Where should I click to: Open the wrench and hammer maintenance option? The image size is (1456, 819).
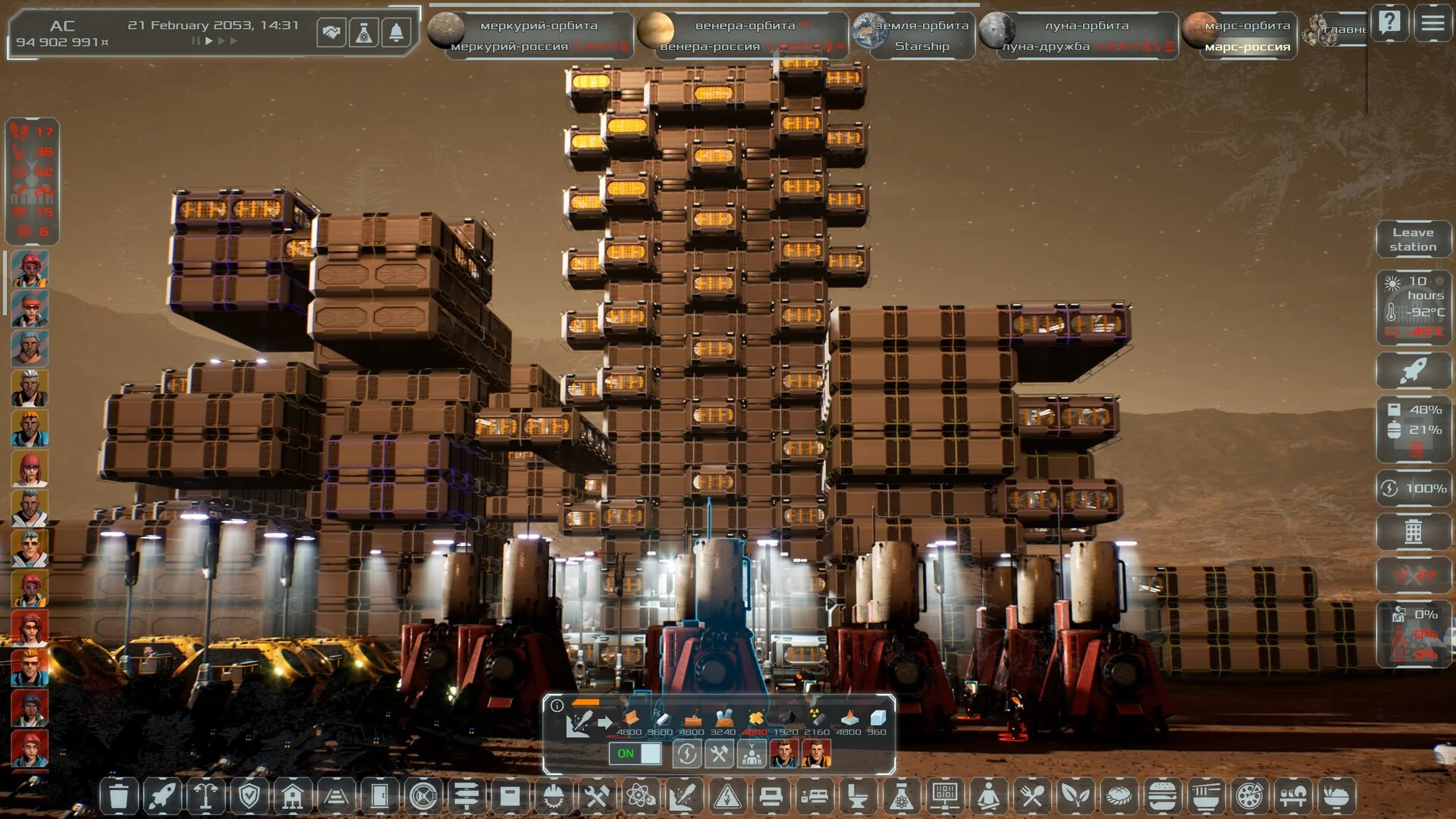point(718,754)
